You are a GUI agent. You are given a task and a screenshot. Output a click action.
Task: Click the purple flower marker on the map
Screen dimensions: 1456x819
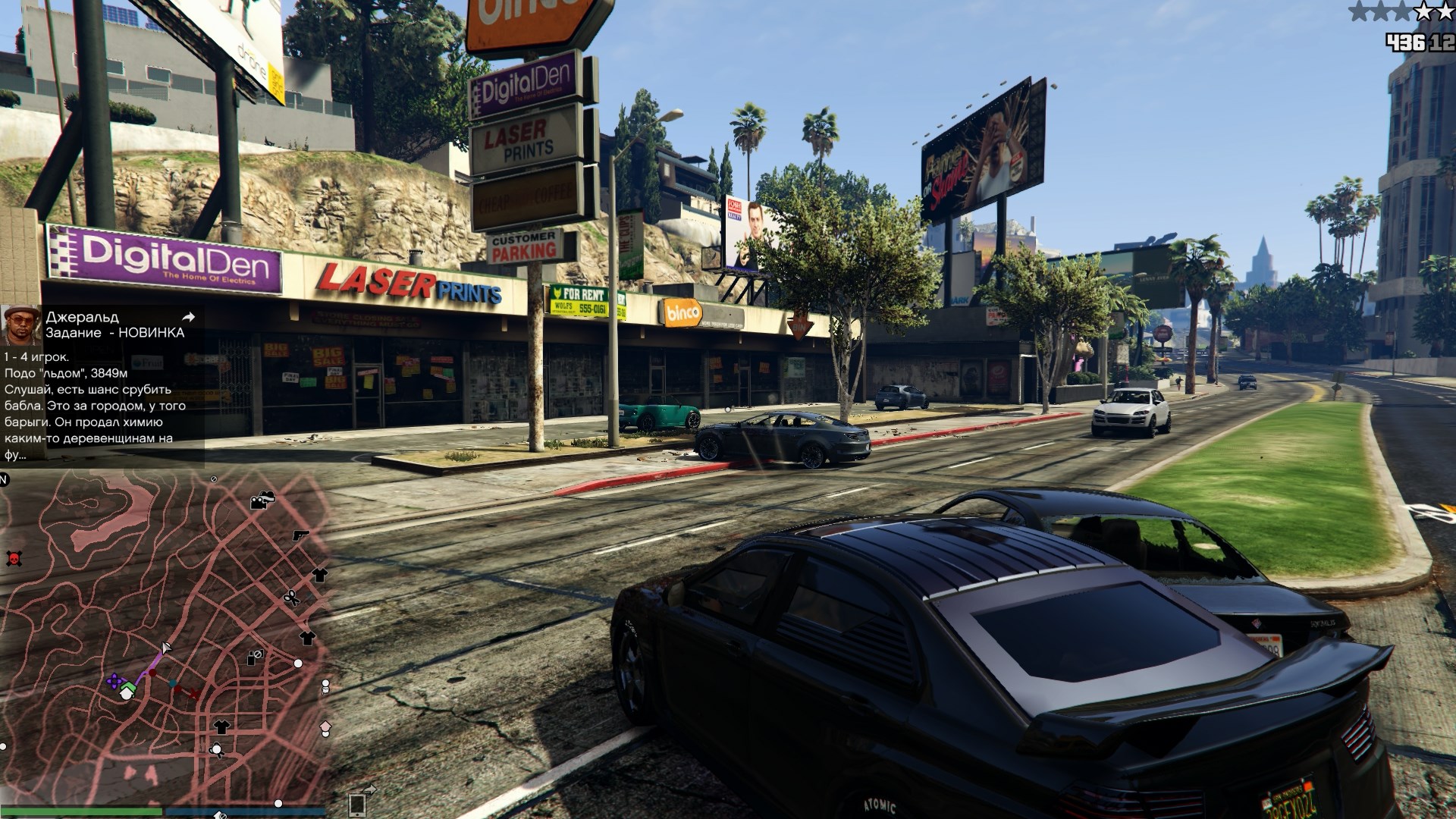[114, 681]
